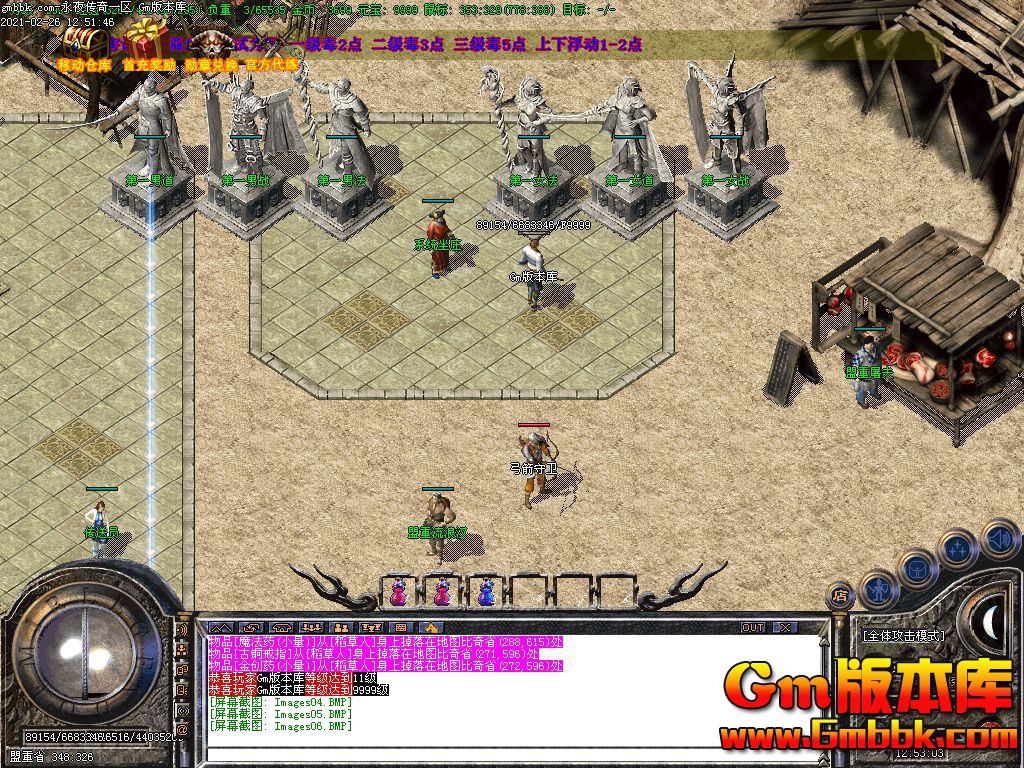Click the OUT button on chat bar
1024x768 pixels.
point(752,627)
